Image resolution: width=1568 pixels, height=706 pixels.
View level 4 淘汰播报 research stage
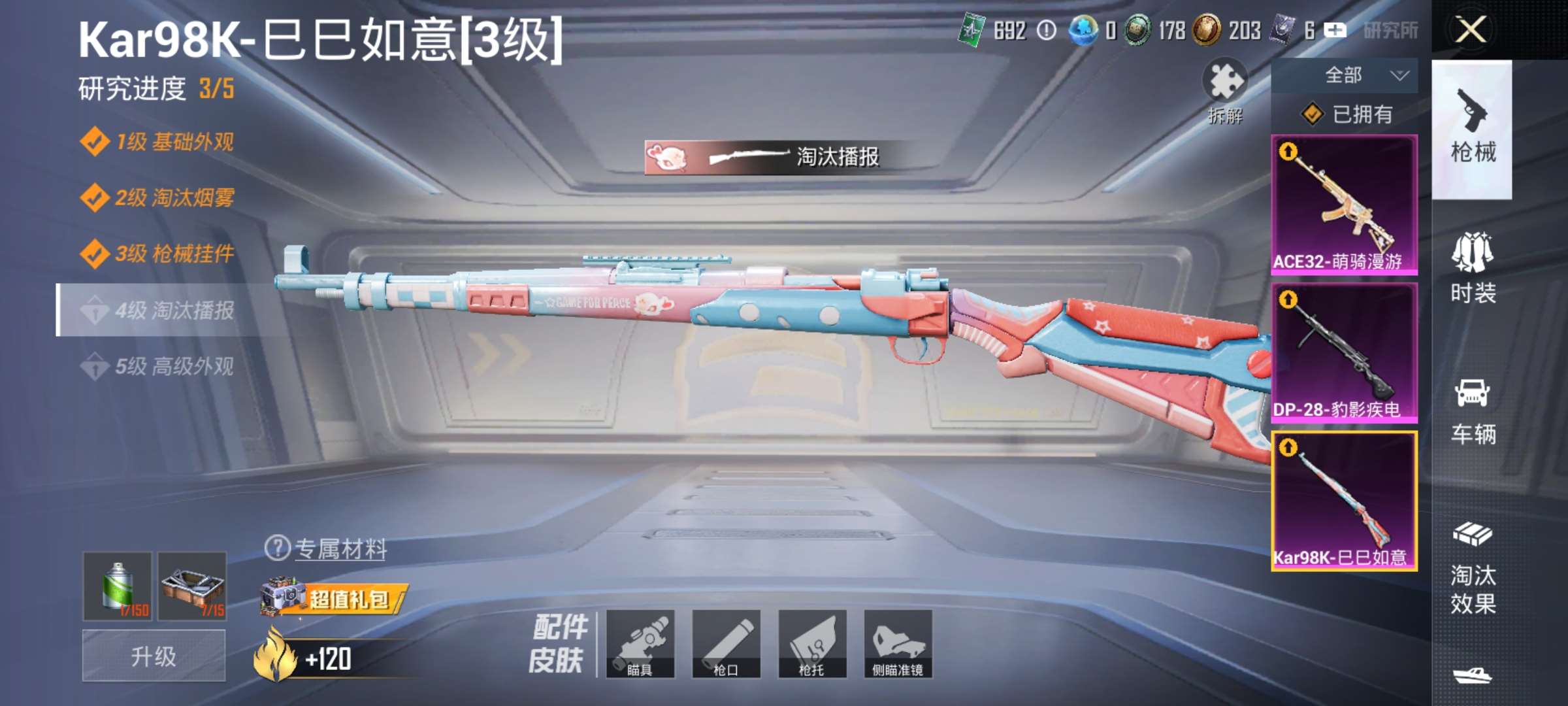pyautogui.click(x=173, y=310)
